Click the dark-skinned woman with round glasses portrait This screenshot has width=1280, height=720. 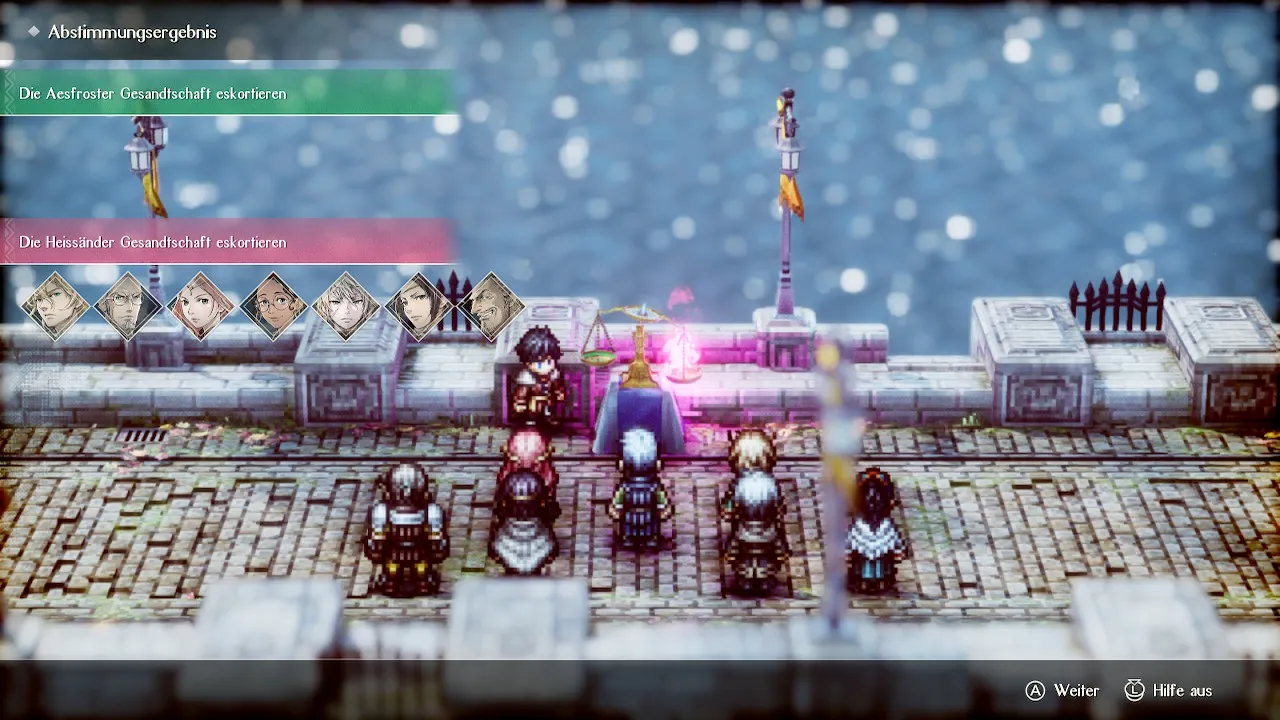tap(274, 306)
